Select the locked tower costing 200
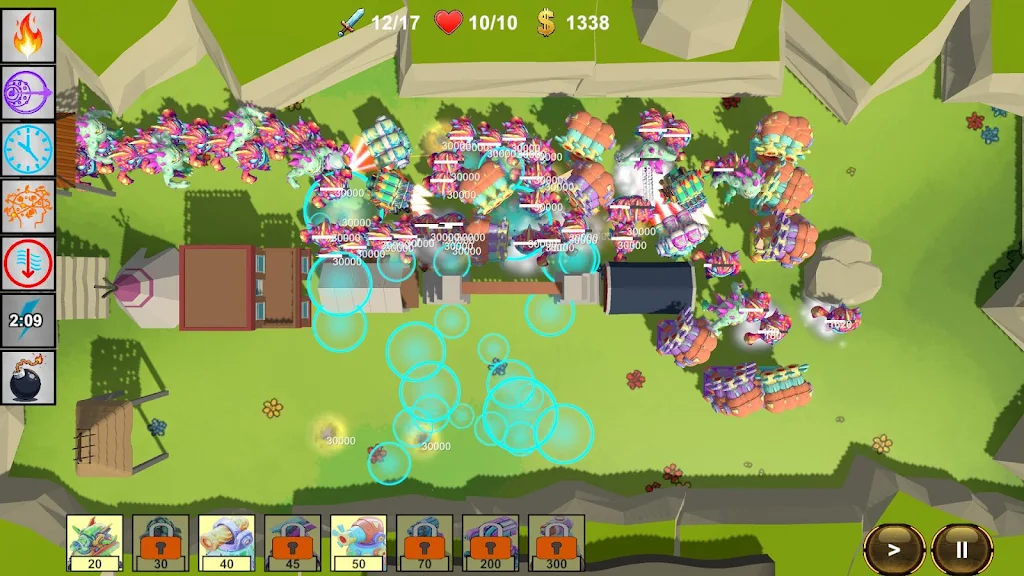This screenshot has height=576, width=1024. pyautogui.click(x=491, y=542)
